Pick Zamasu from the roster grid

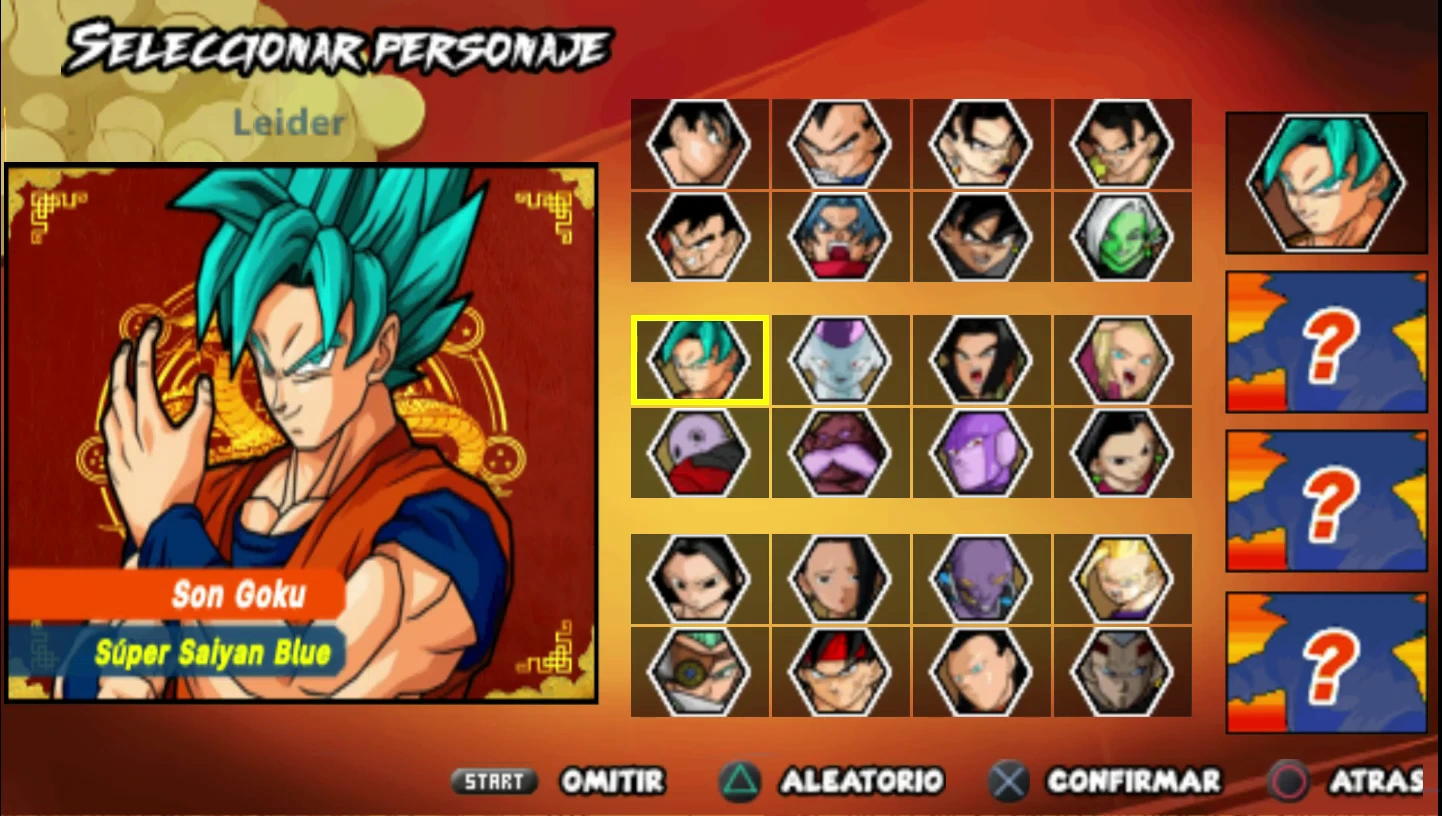1124,237
